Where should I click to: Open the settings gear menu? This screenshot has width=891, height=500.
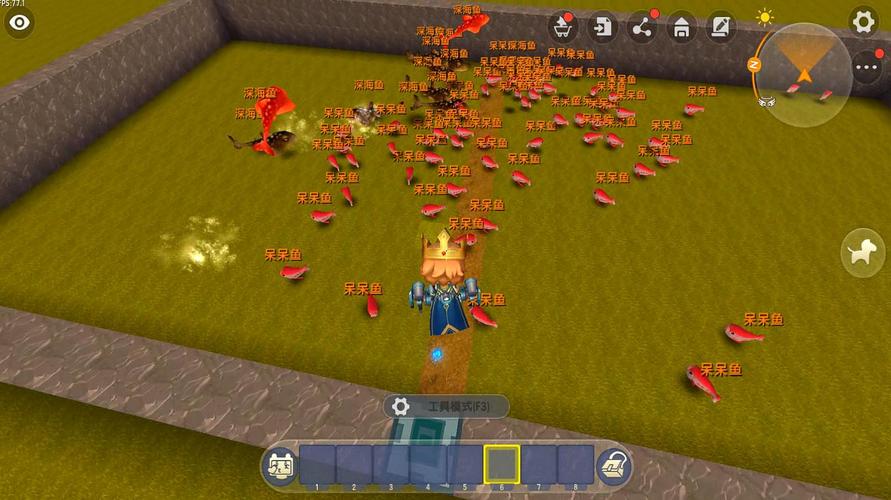pyautogui.click(x=863, y=21)
